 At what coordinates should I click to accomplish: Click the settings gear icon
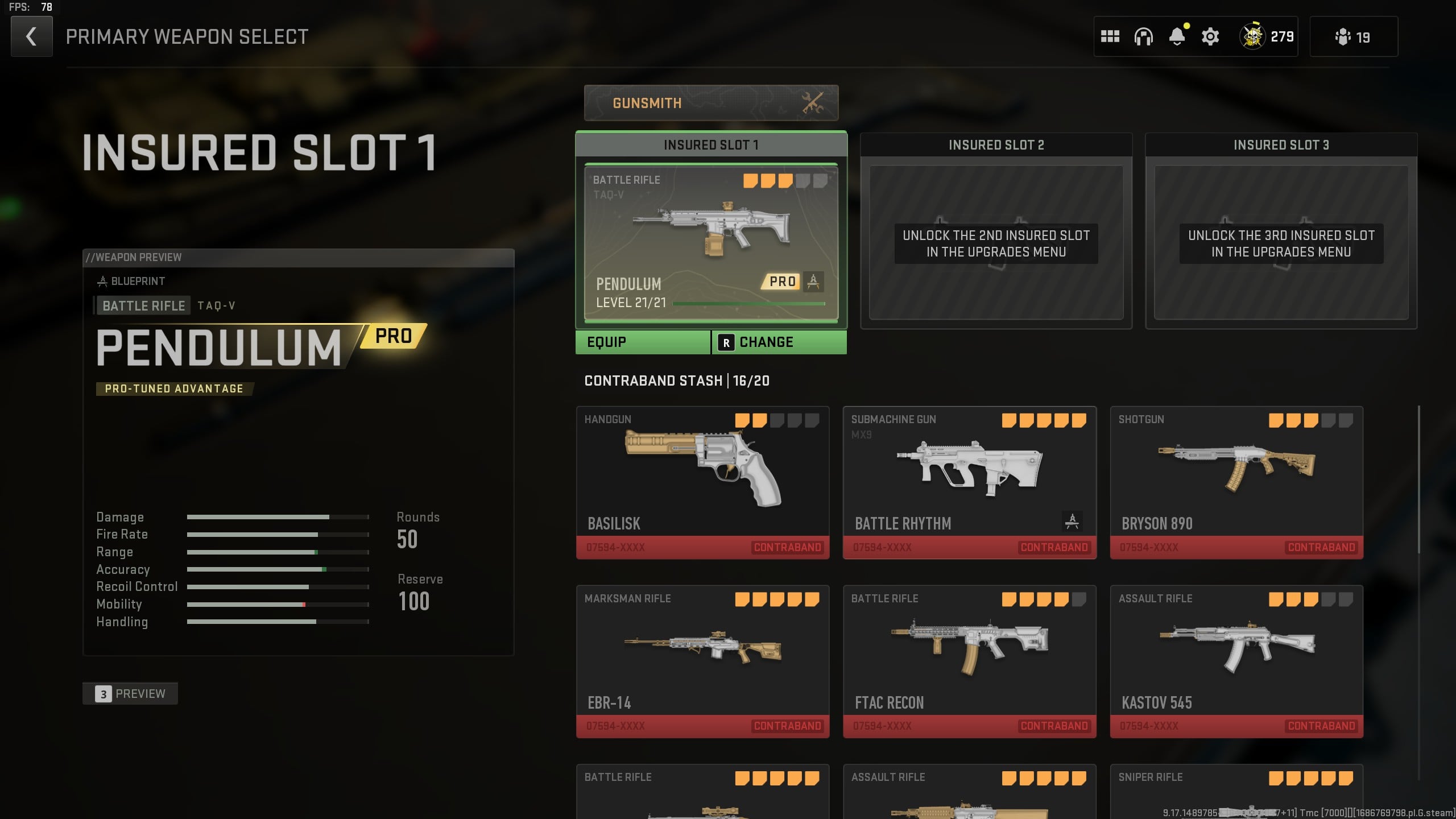1209,36
